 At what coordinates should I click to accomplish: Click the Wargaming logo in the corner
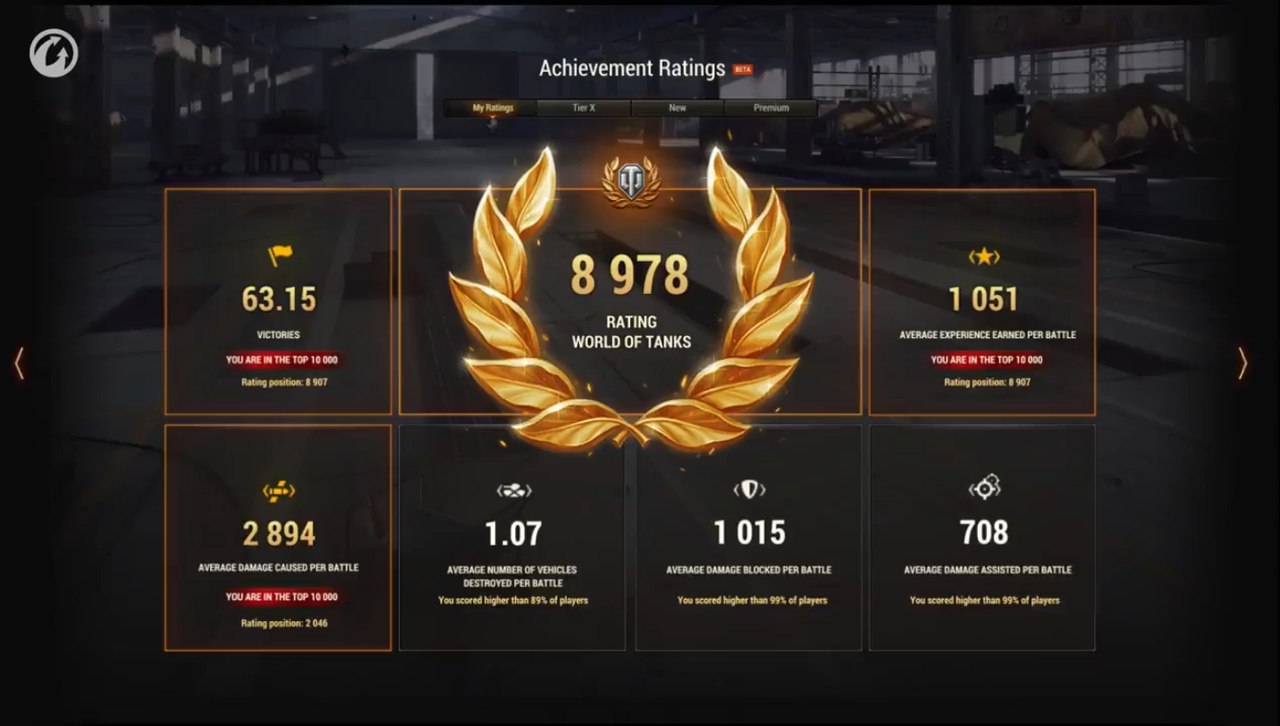[54, 53]
